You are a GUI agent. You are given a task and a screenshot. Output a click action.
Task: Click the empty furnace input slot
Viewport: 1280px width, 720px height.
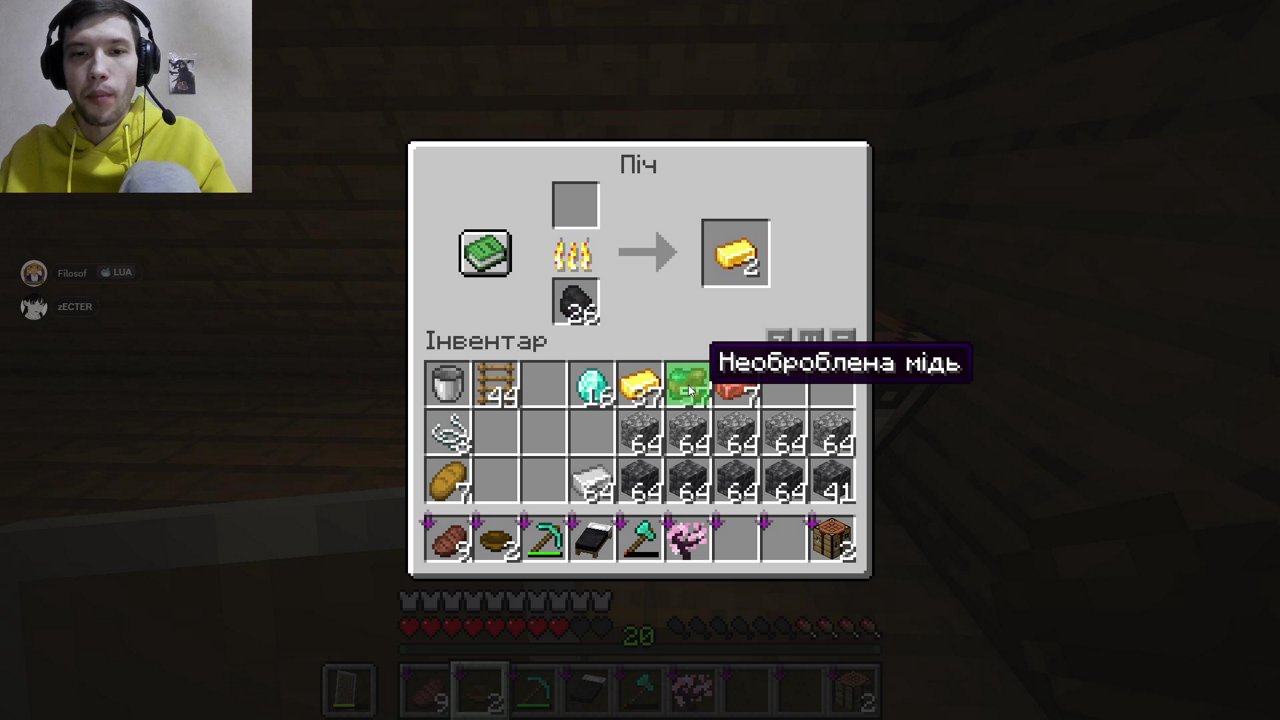point(576,205)
